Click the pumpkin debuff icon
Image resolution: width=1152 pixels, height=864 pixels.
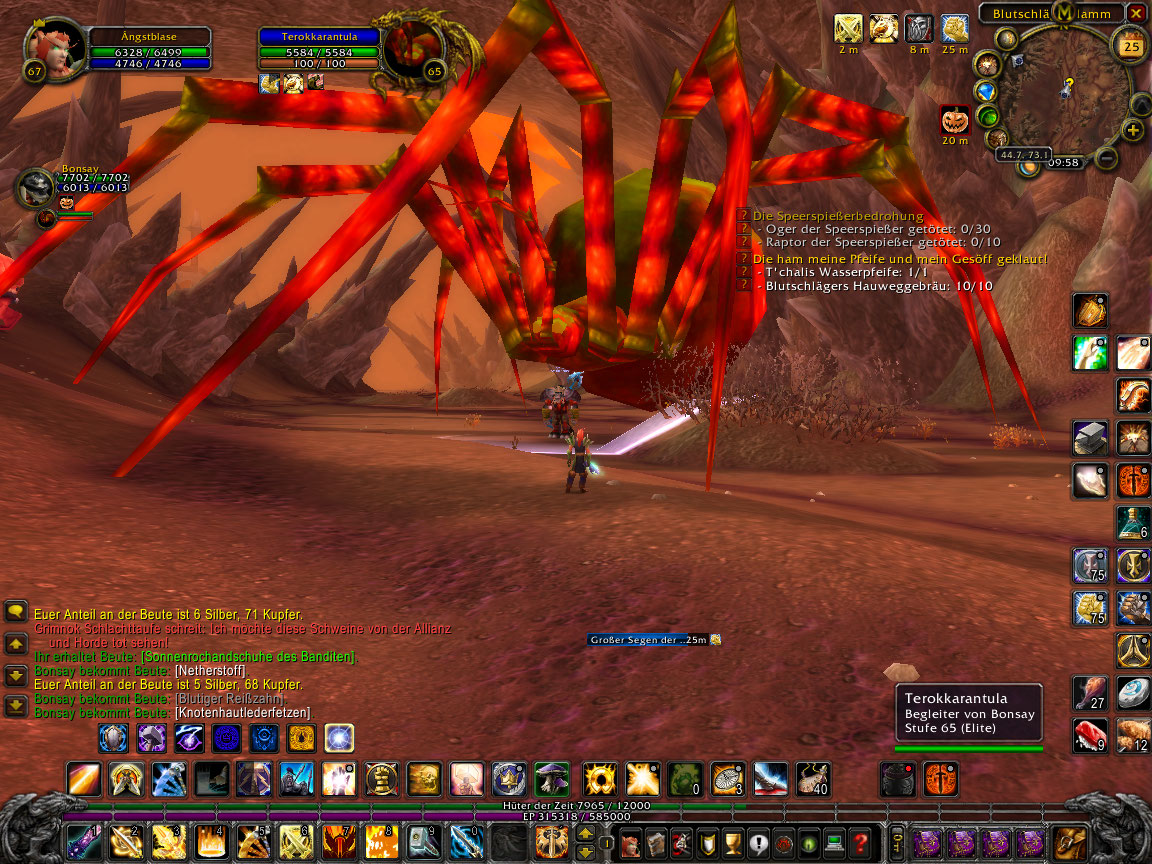(955, 120)
